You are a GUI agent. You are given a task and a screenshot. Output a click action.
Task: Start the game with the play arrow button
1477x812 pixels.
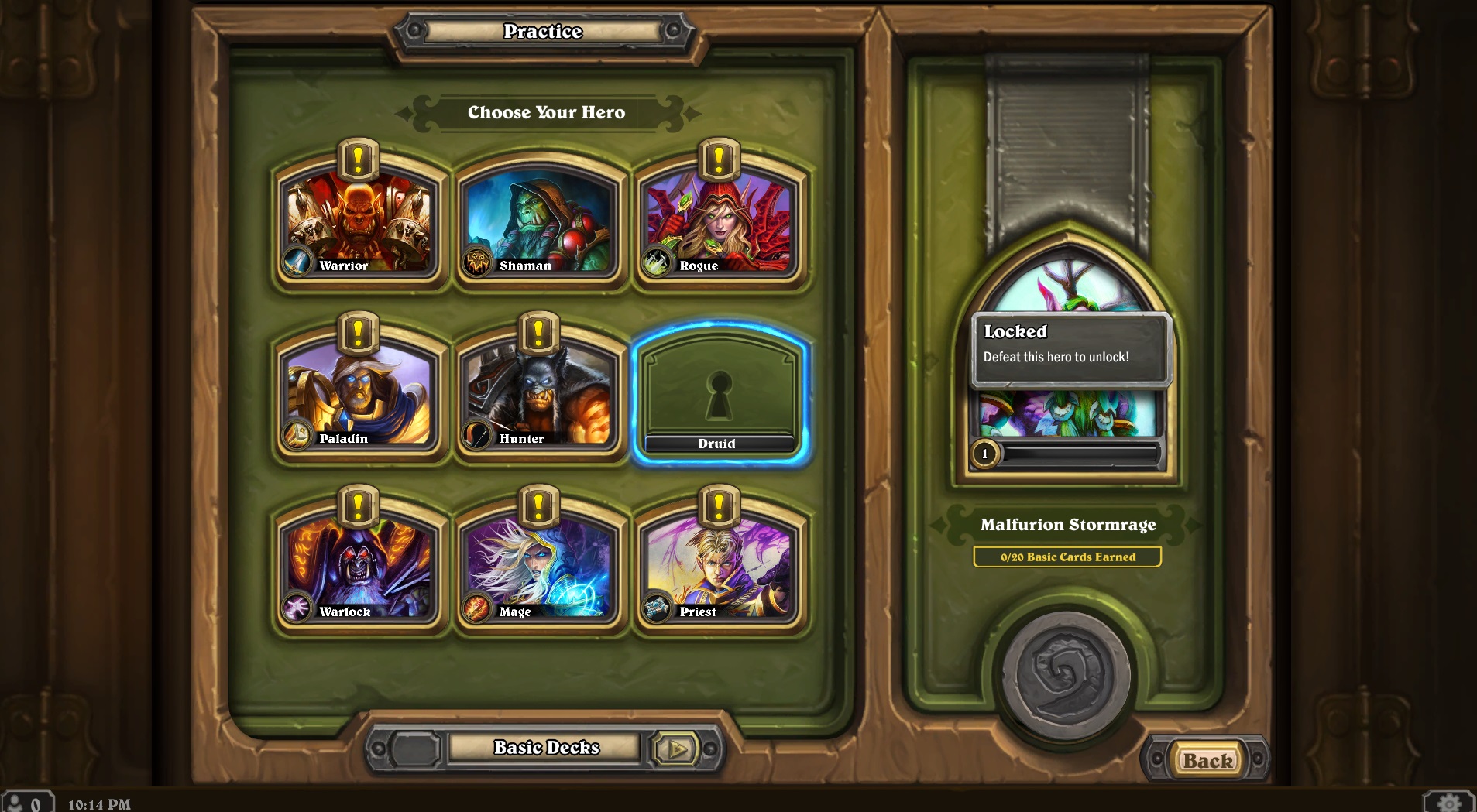pyautogui.click(x=682, y=748)
